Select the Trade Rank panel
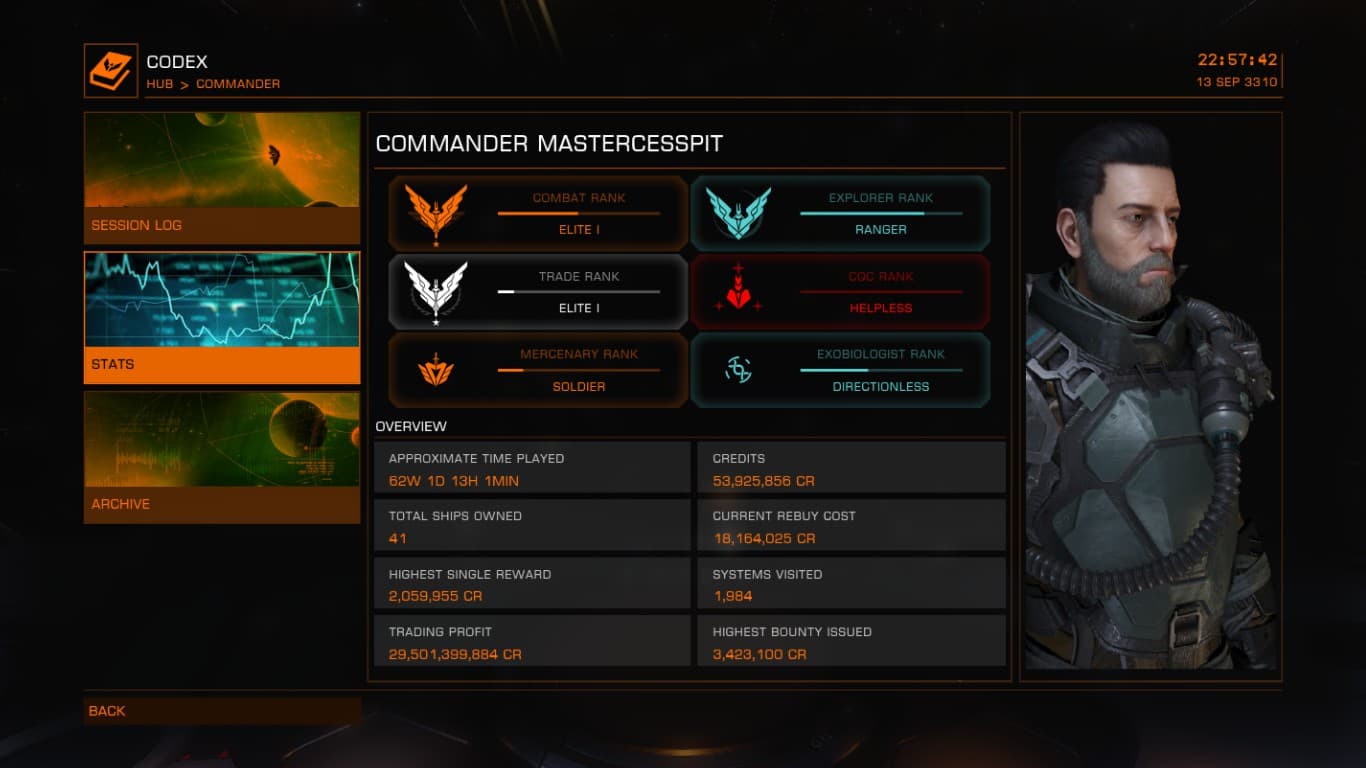1366x768 pixels. pos(538,292)
